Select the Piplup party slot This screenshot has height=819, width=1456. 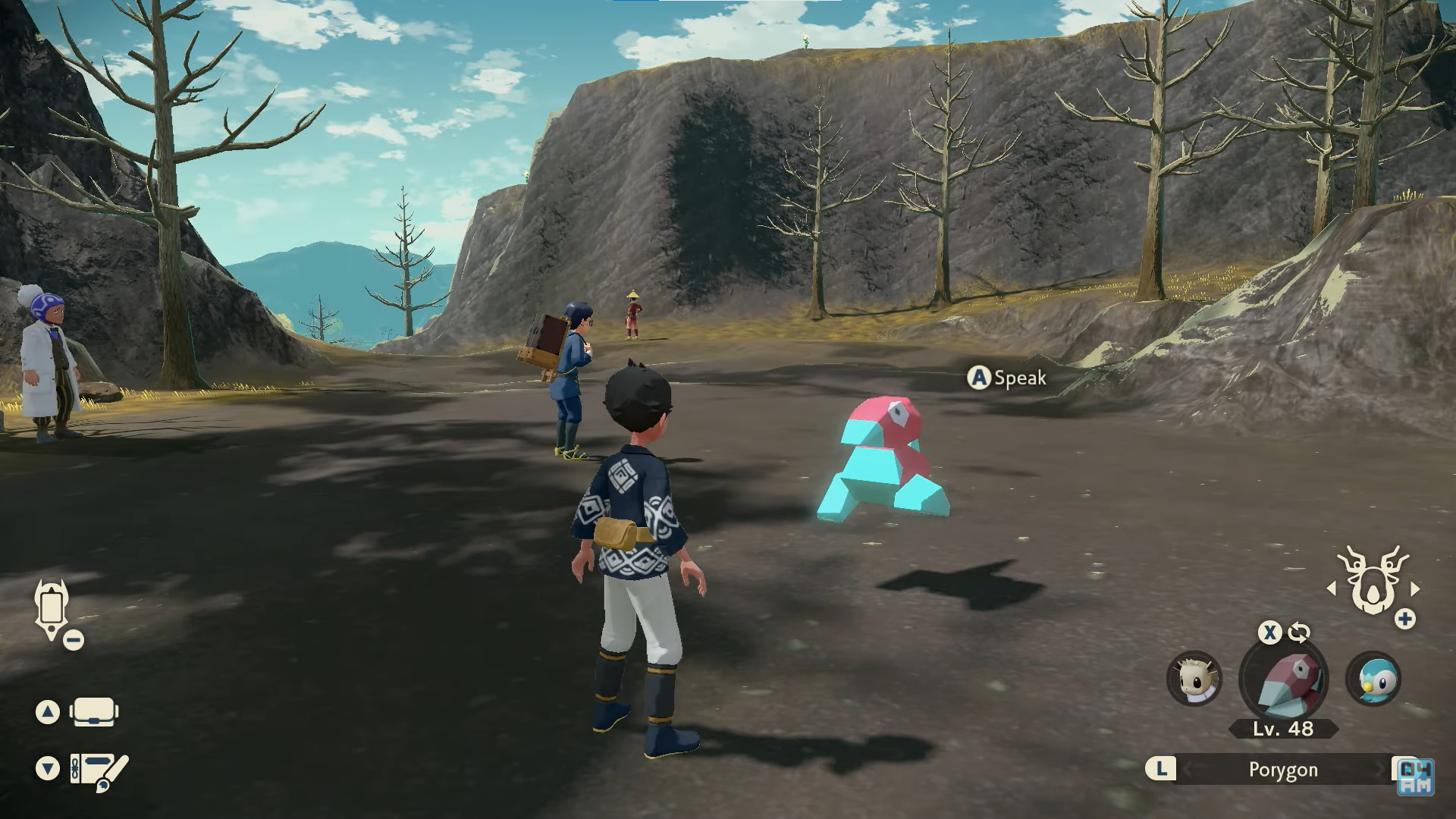click(1373, 679)
